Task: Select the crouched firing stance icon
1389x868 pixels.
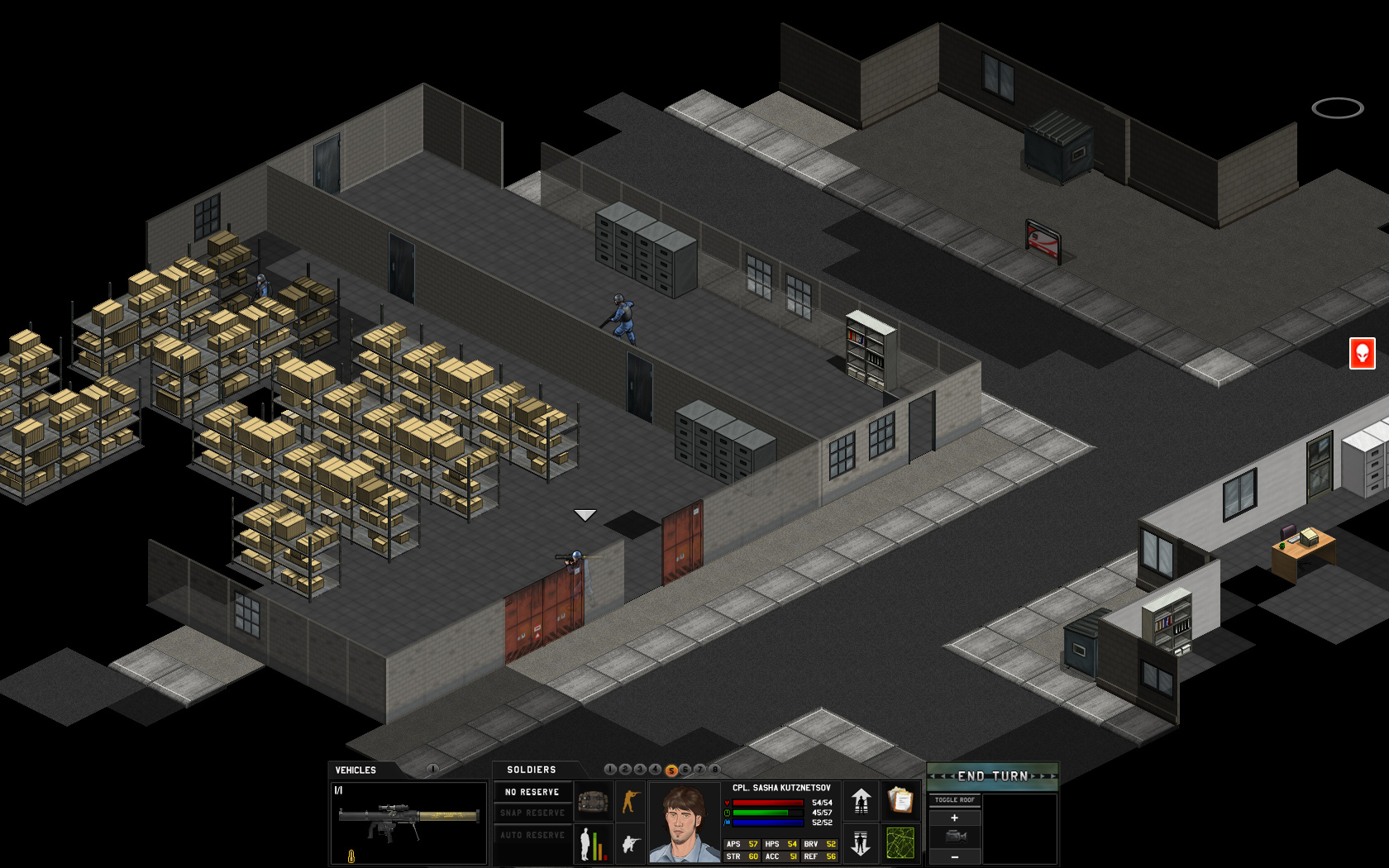Action: click(x=632, y=846)
